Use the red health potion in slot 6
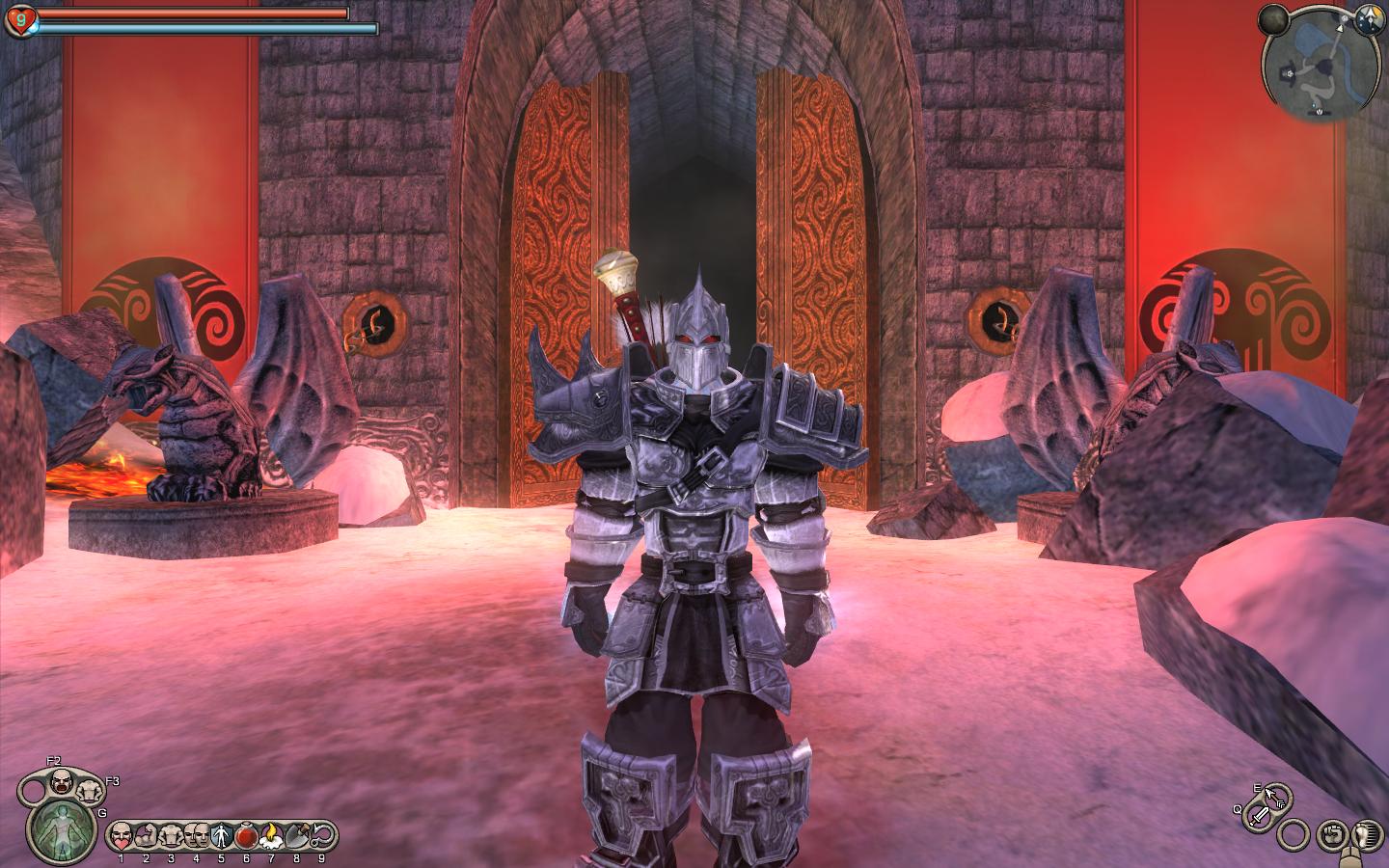The height and width of the screenshot is (868, 1389). pyautogui.click(x=246, y=833)
